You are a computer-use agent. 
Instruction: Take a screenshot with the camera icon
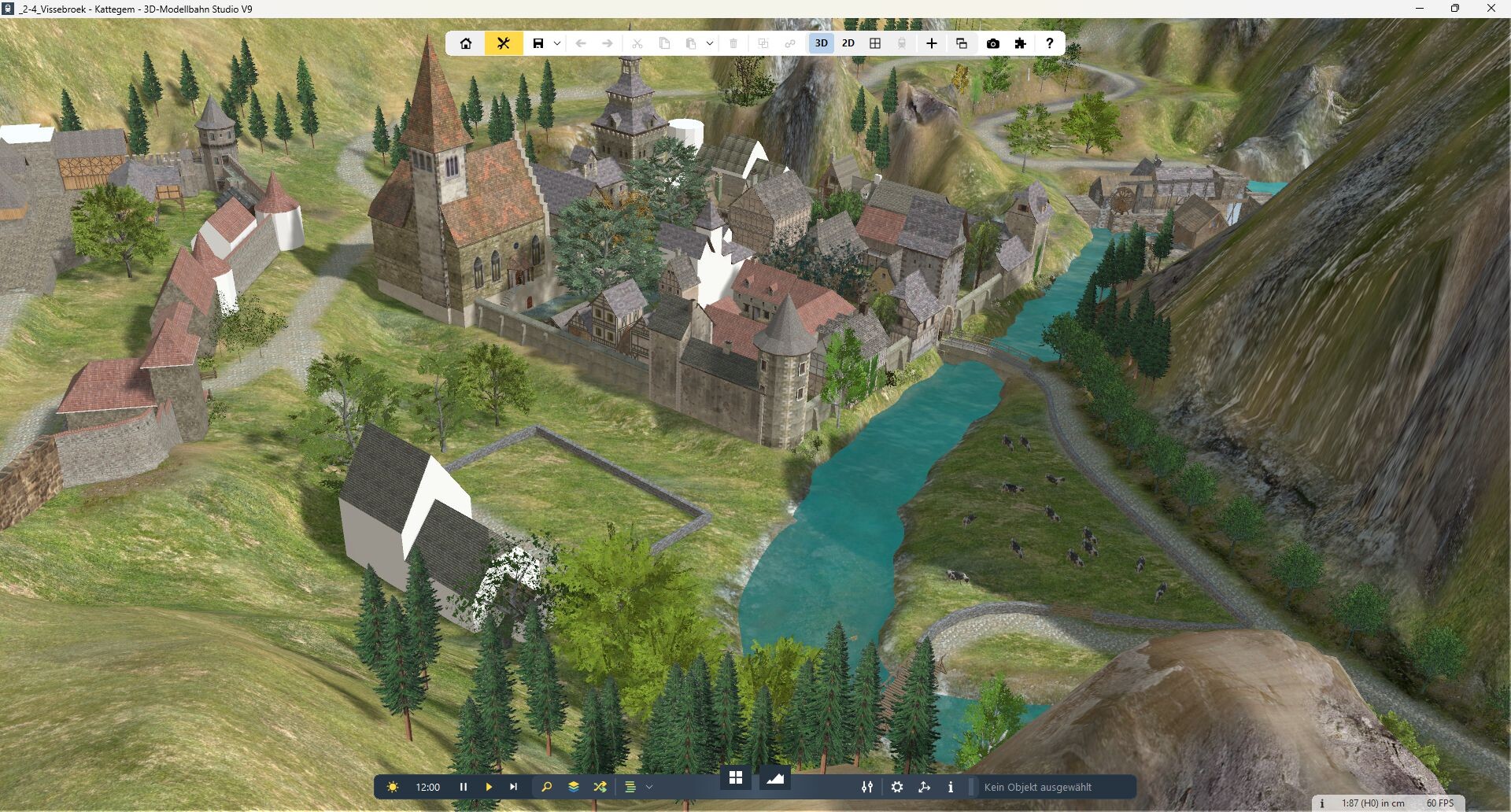993,43
